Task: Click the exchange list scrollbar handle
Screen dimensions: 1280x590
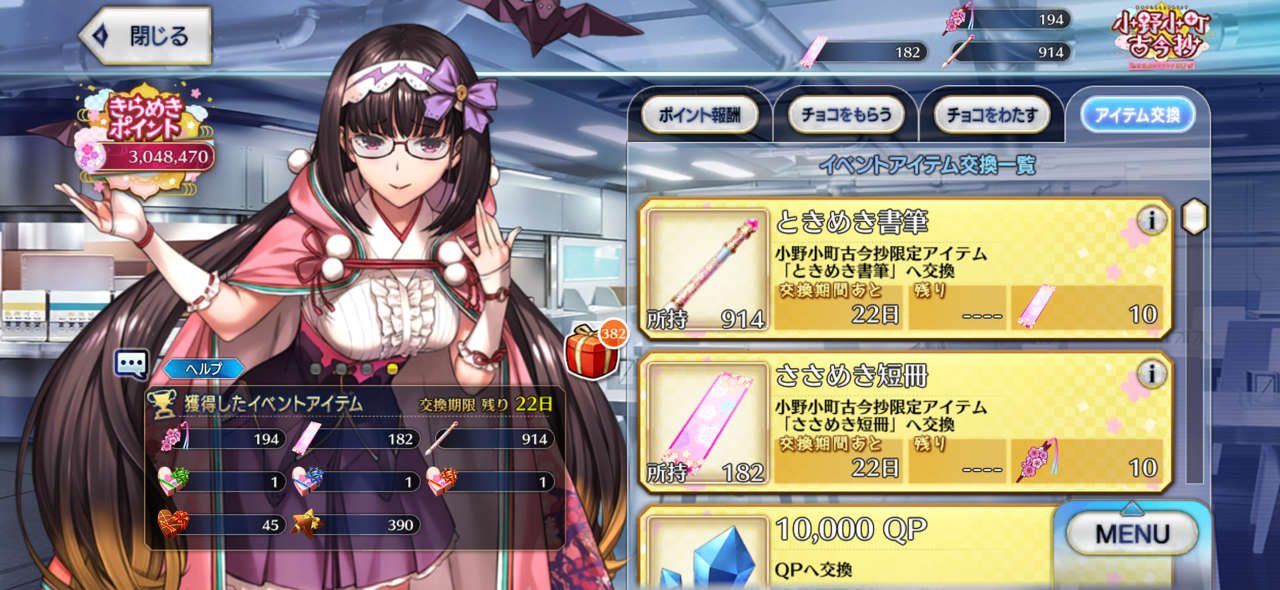Action: (1194, 216)
